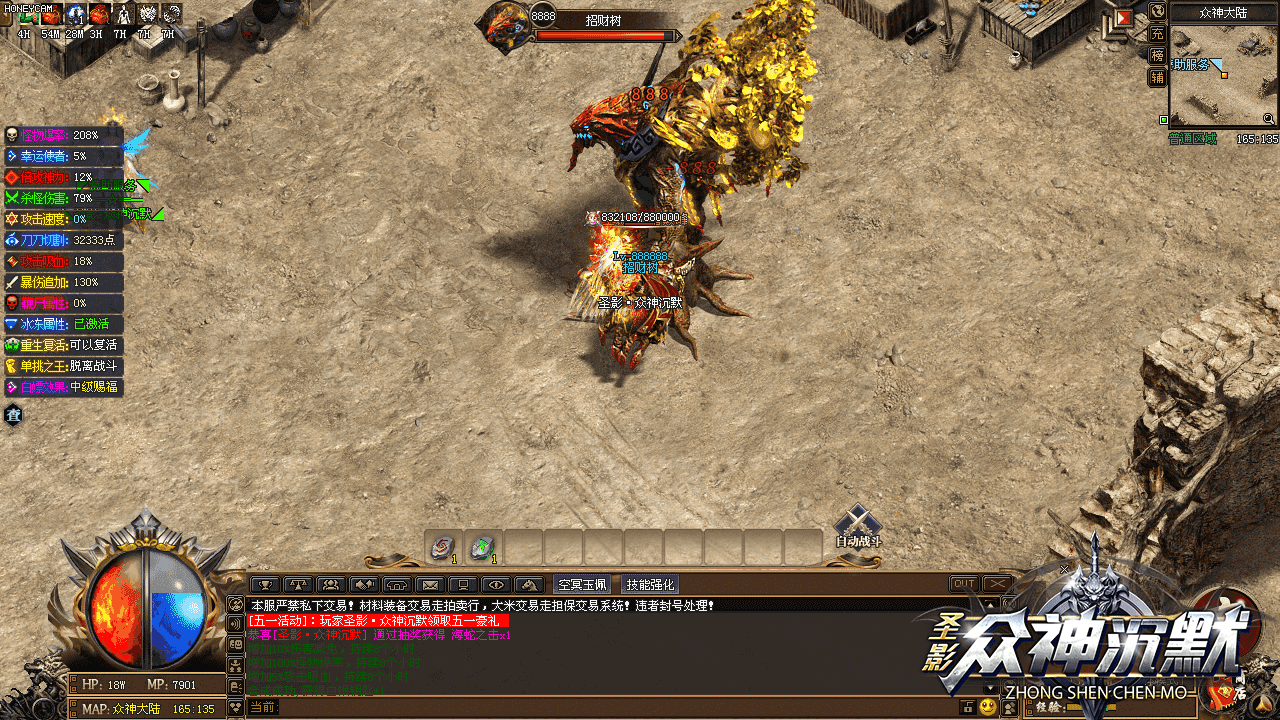The image size is (1280, 720).
Task: Click the OUT button on the chat bar
Action: pos(964,584)
